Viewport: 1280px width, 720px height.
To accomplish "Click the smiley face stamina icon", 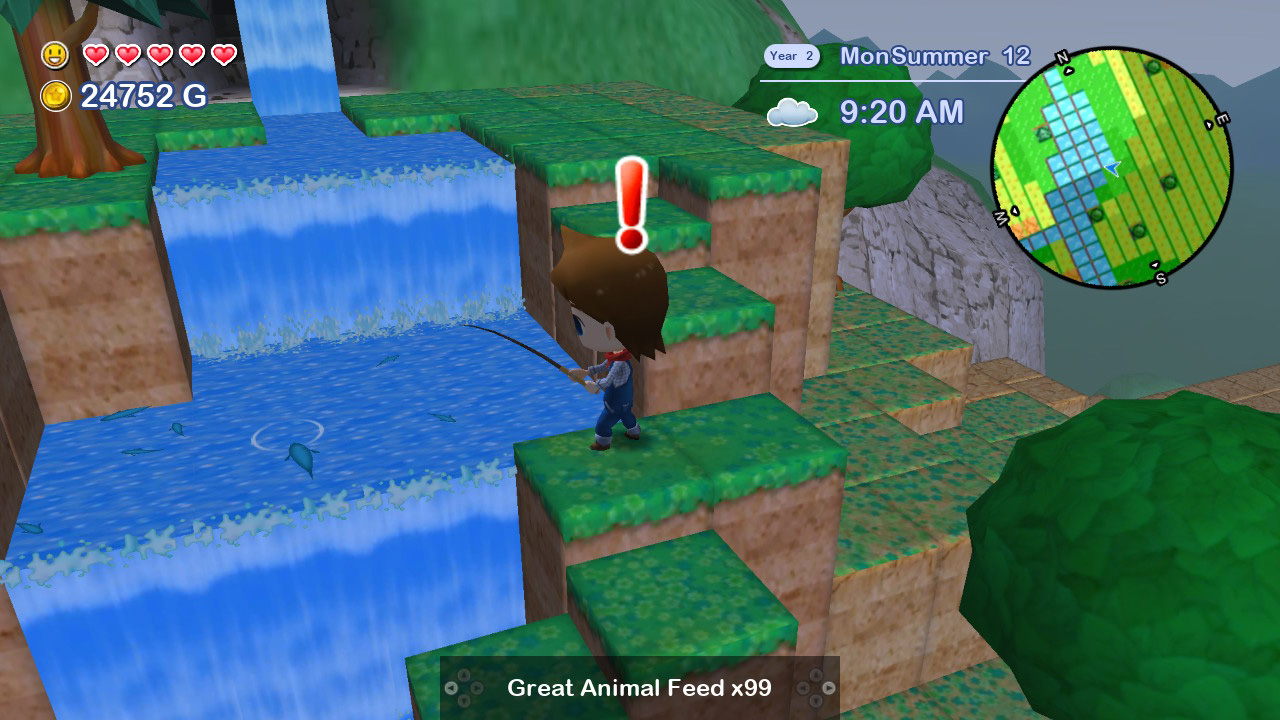I will tap(55, 55).
